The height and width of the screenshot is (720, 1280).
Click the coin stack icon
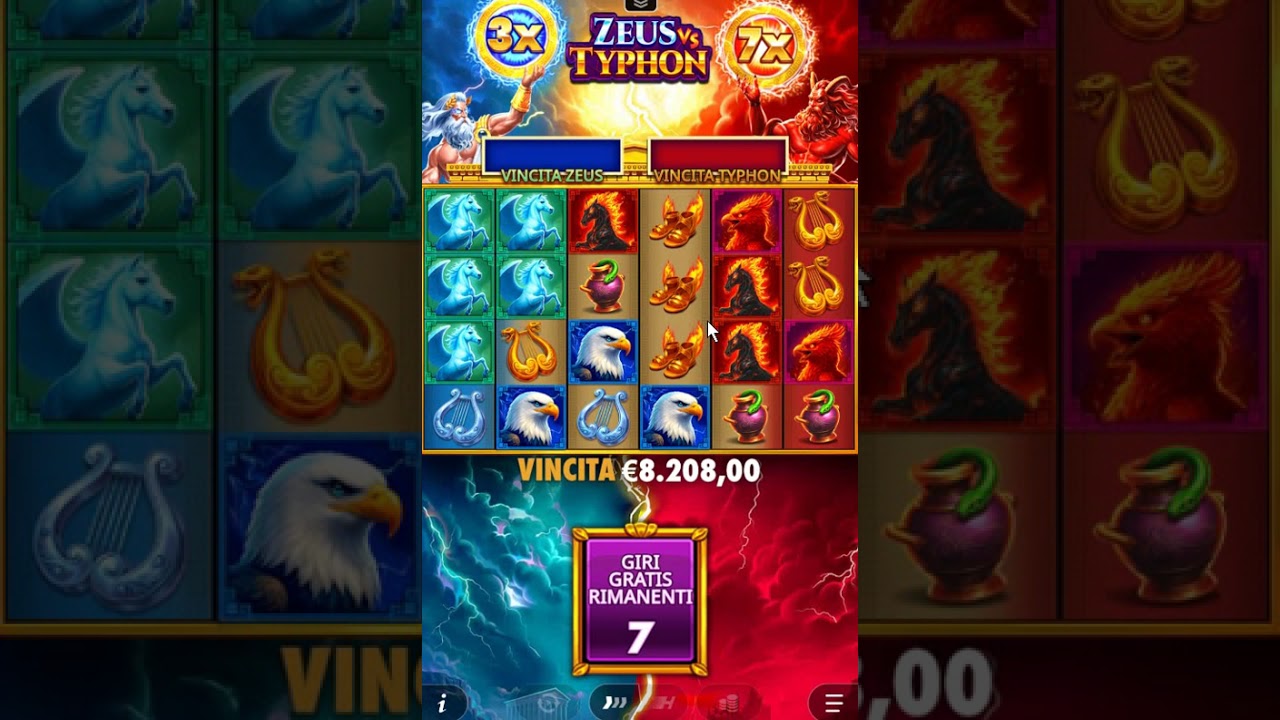(728, 703)
